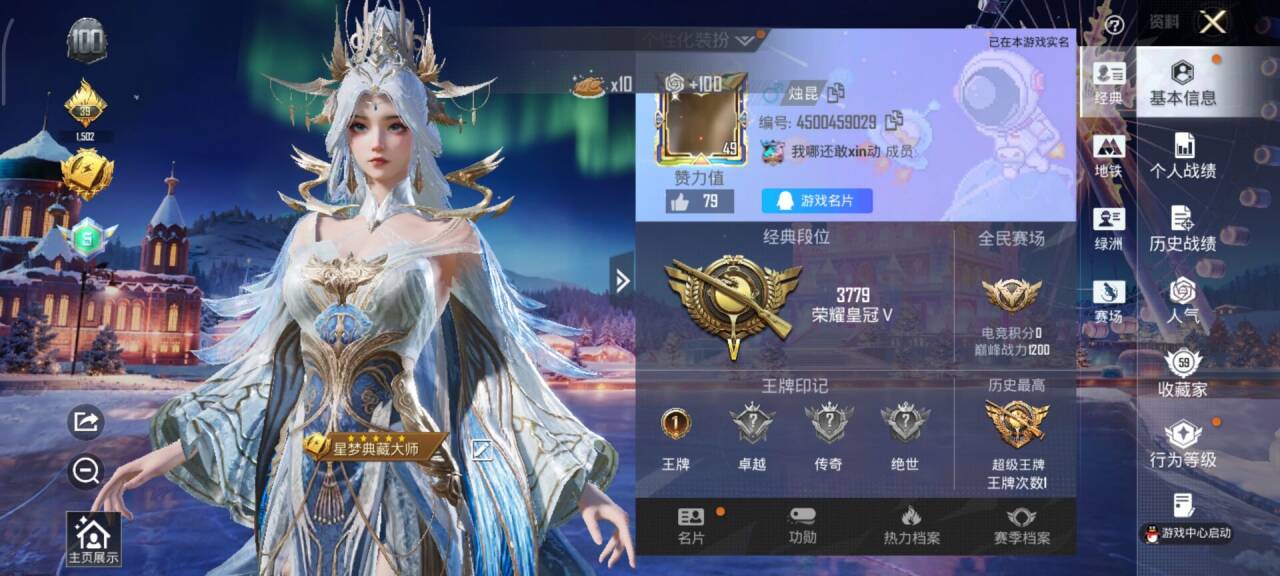1280x576 pixels.
Task: Select the 经典 mode tab
Action: [1108, 84]
